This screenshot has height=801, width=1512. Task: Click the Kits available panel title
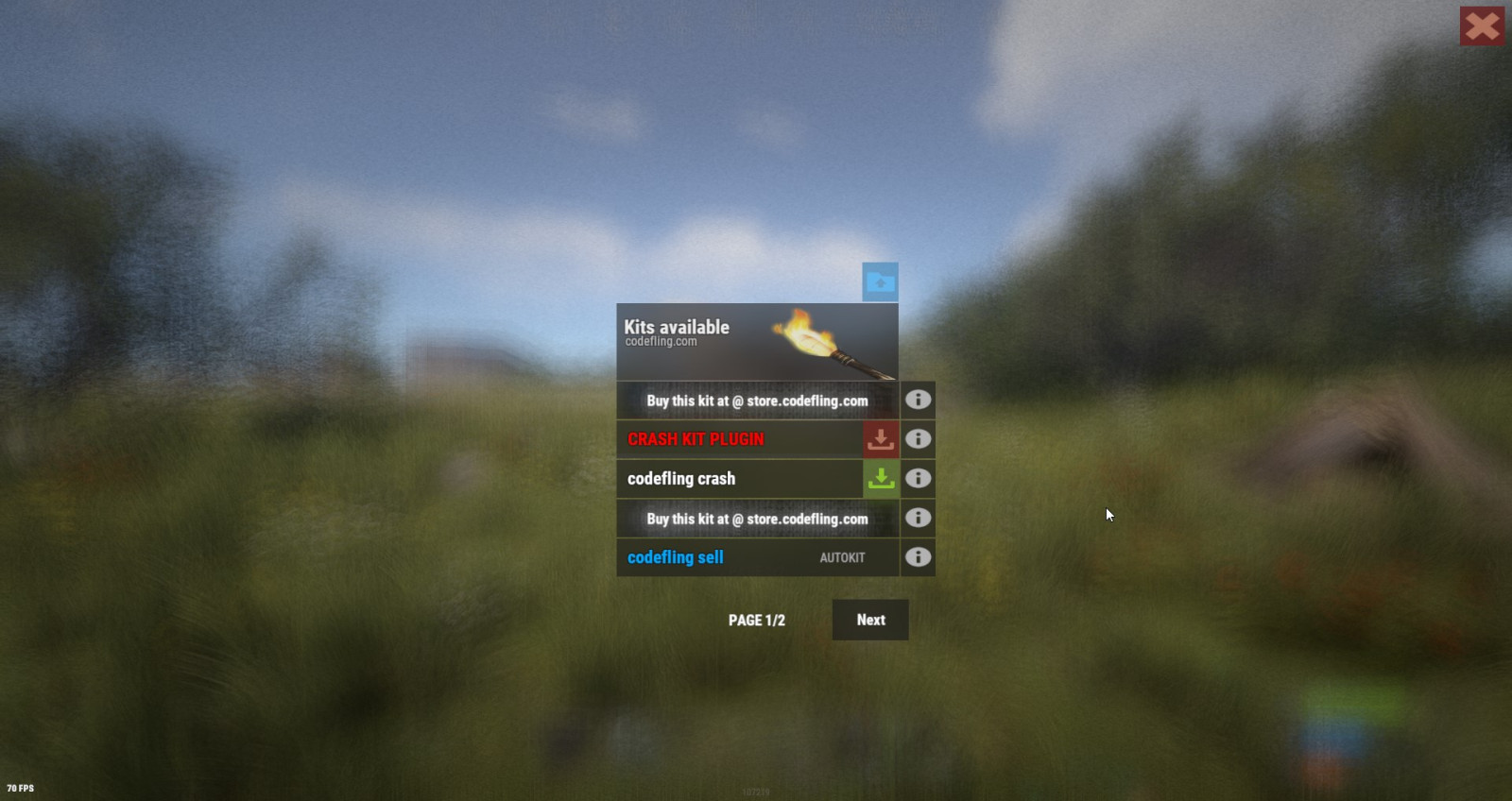point(675,327)
